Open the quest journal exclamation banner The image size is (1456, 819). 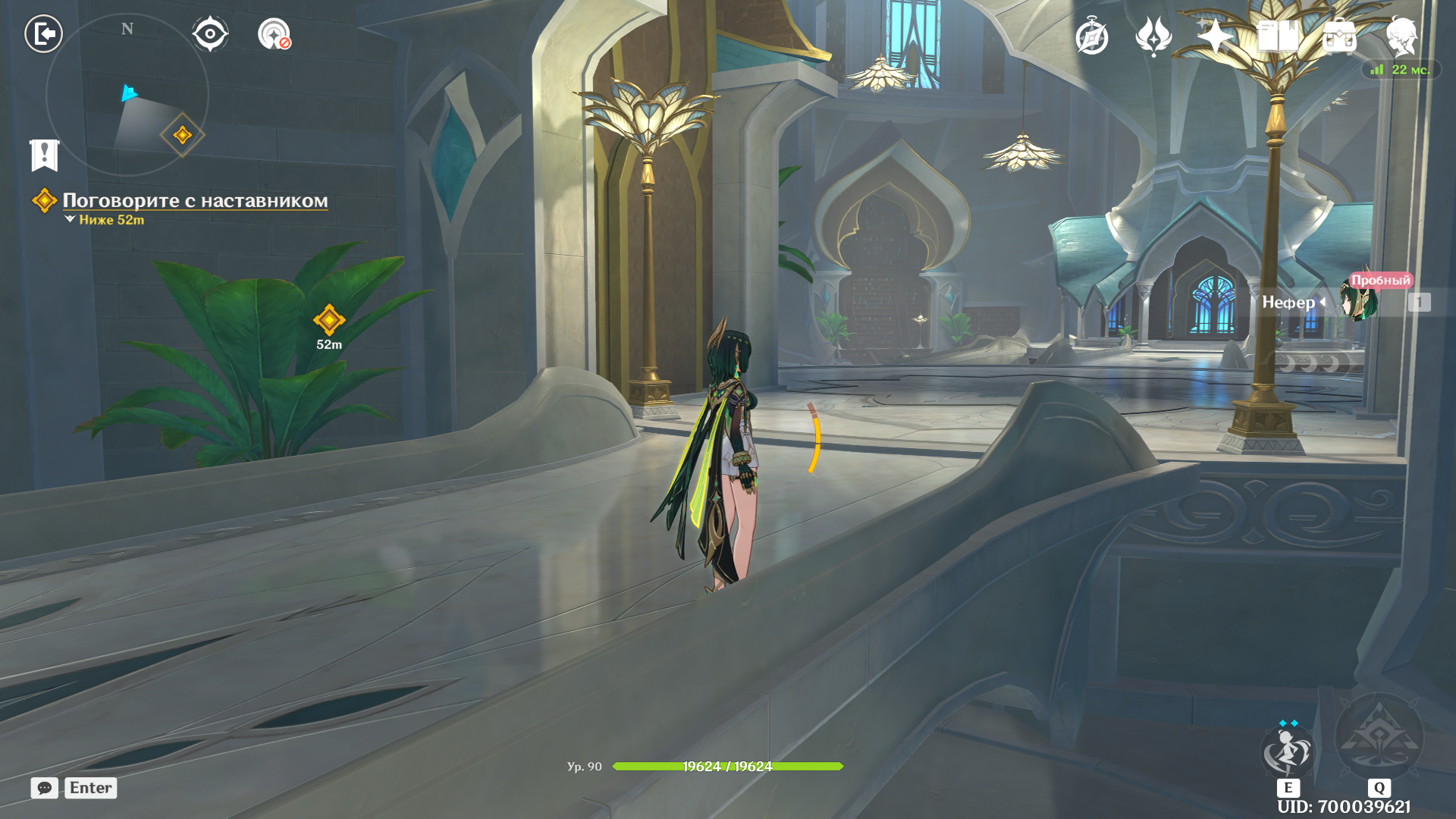(x=44, y=155)
